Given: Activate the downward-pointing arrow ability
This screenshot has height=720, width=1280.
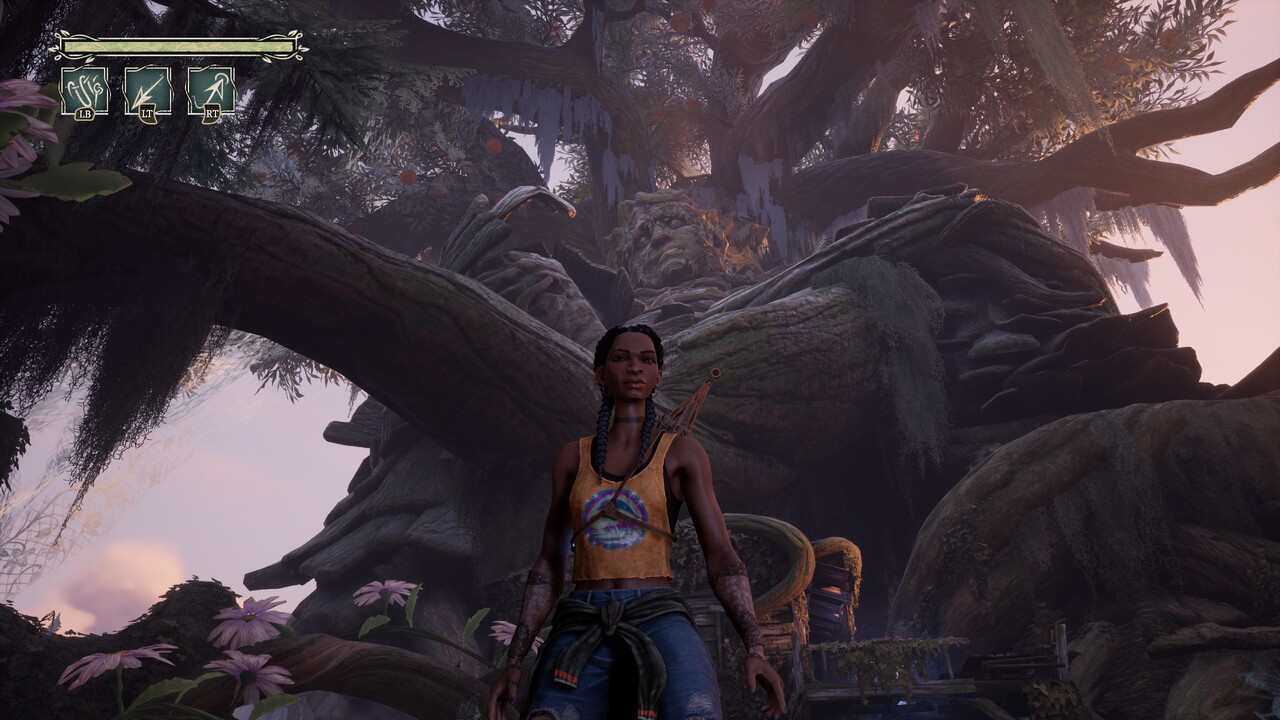Looking at the screenshot, I should [148, 89].
